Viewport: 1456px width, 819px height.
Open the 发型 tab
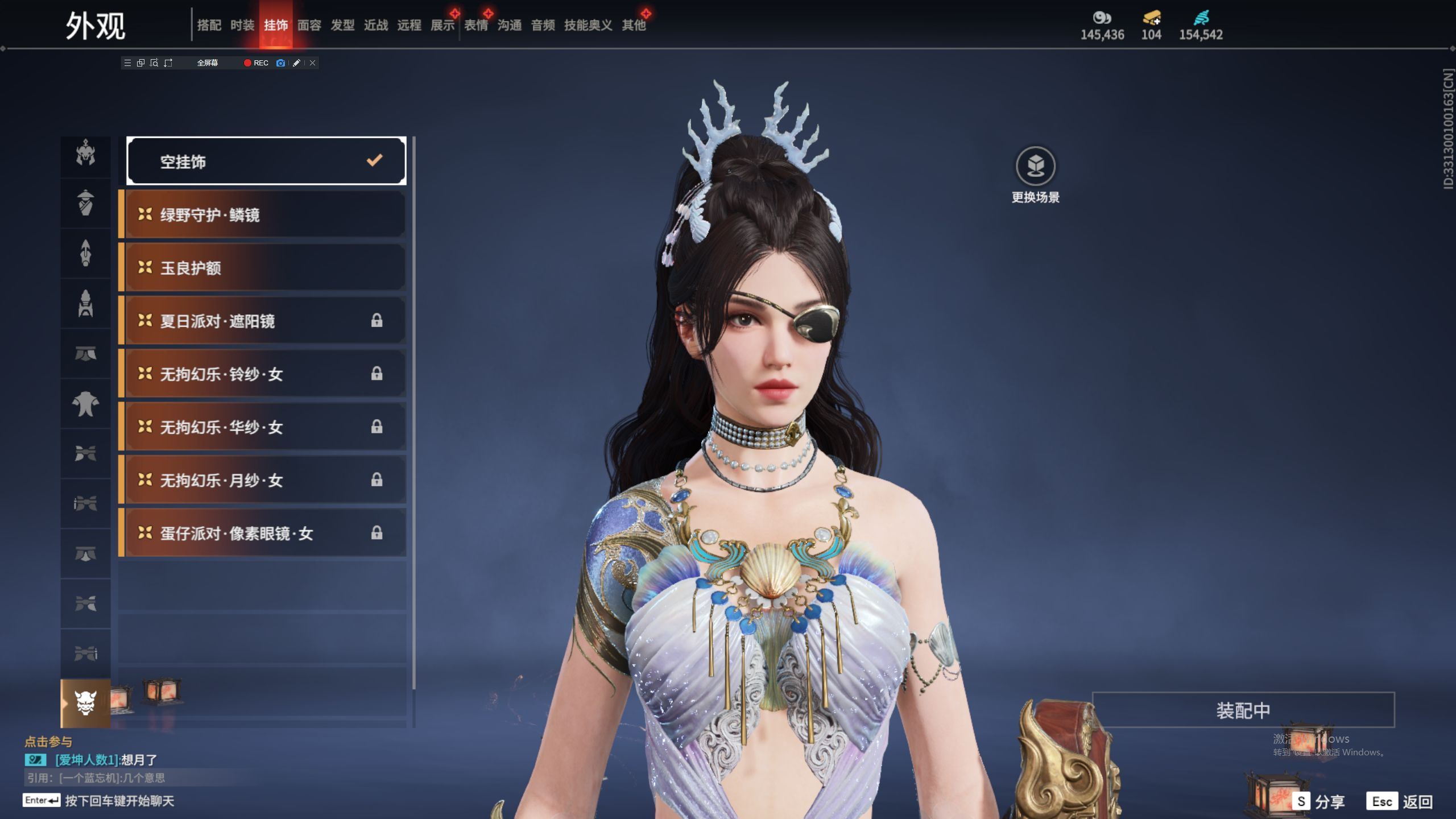click(342, 25)
